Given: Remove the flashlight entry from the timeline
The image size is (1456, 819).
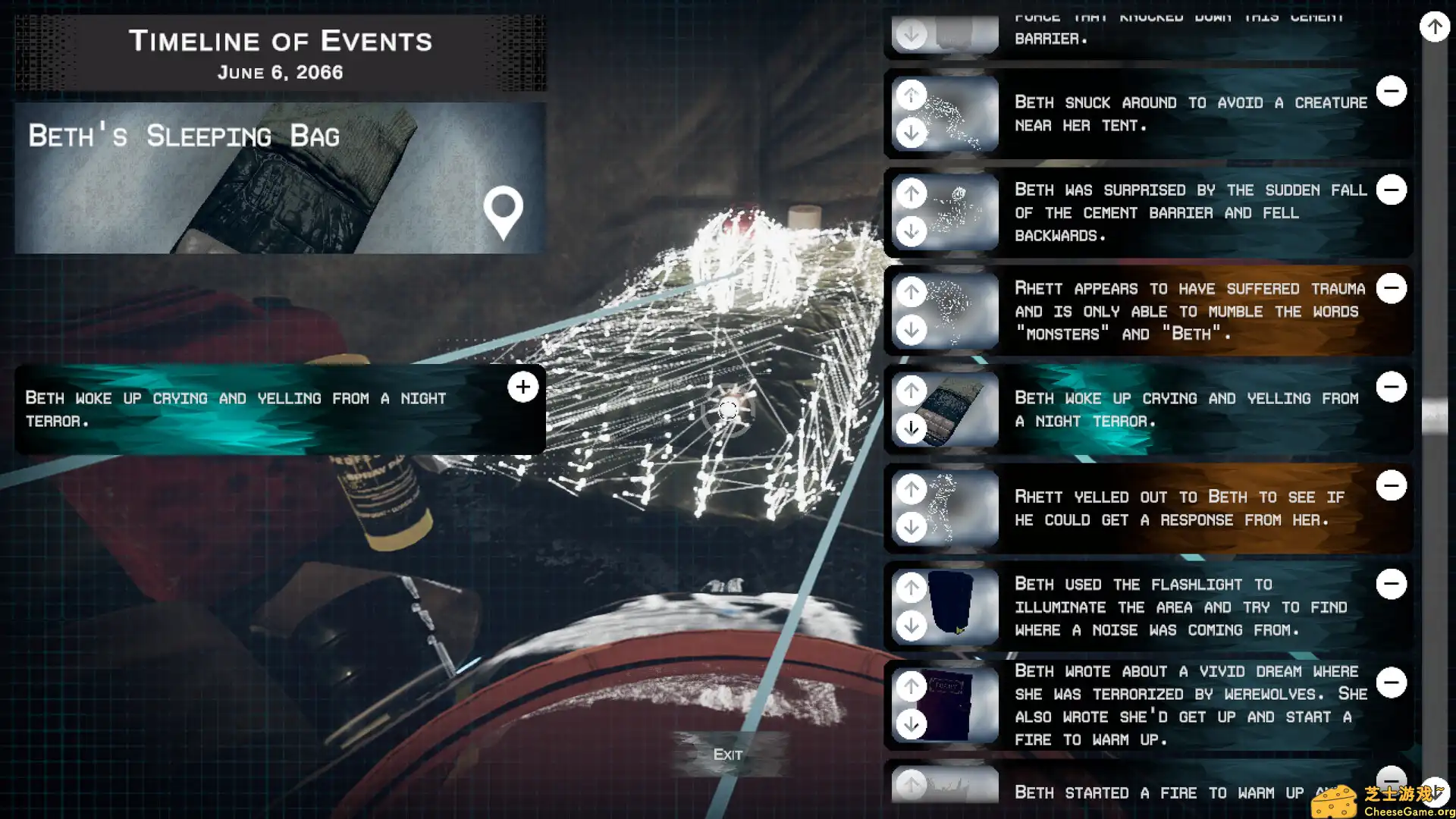Looking at the screenshot, I should pos(1392,584).
